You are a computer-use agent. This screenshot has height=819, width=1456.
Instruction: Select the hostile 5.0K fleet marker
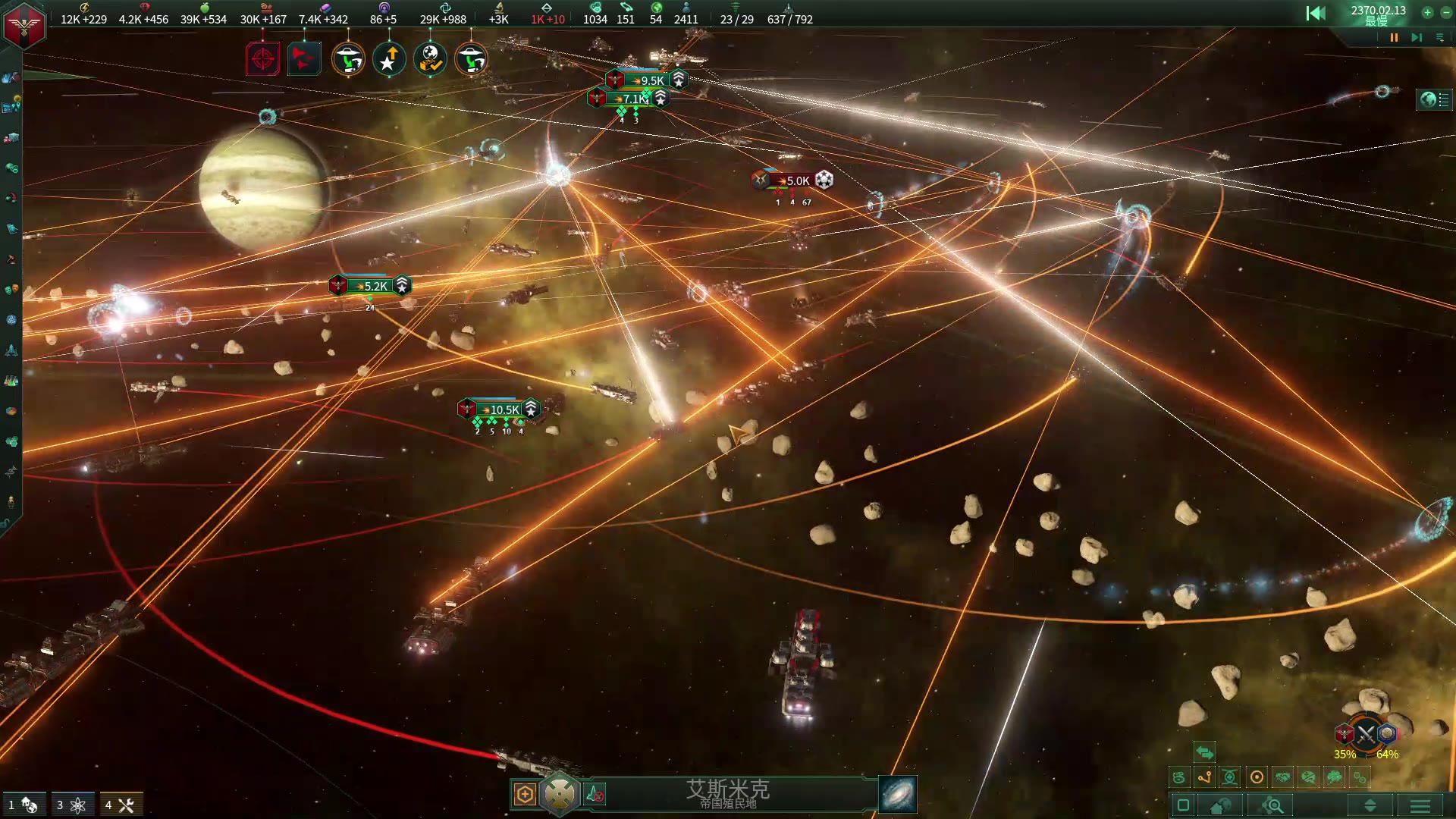pyautogui.click(x=797, y=180)
